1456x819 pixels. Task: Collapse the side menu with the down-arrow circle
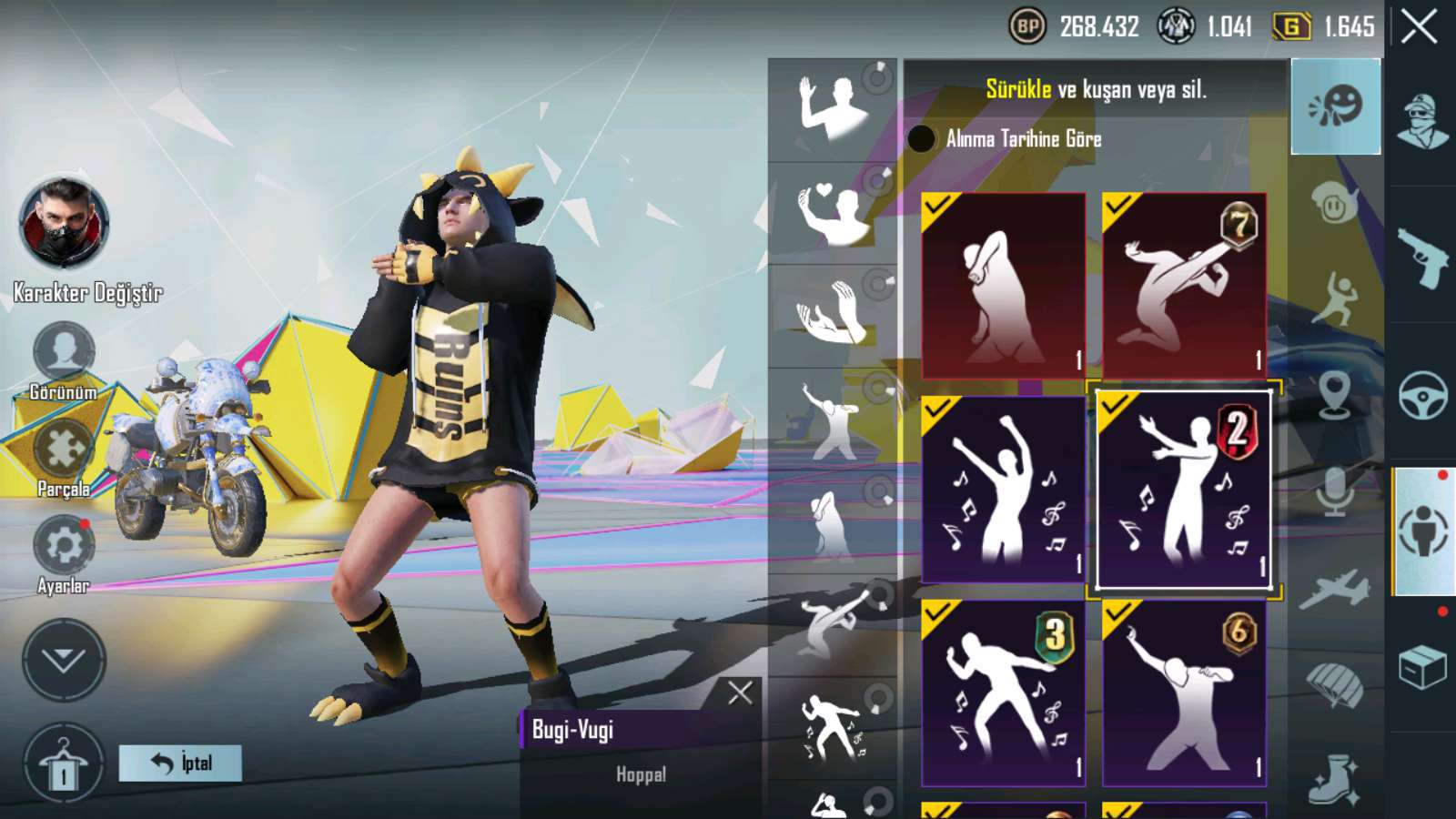click(x=64, y=660)
